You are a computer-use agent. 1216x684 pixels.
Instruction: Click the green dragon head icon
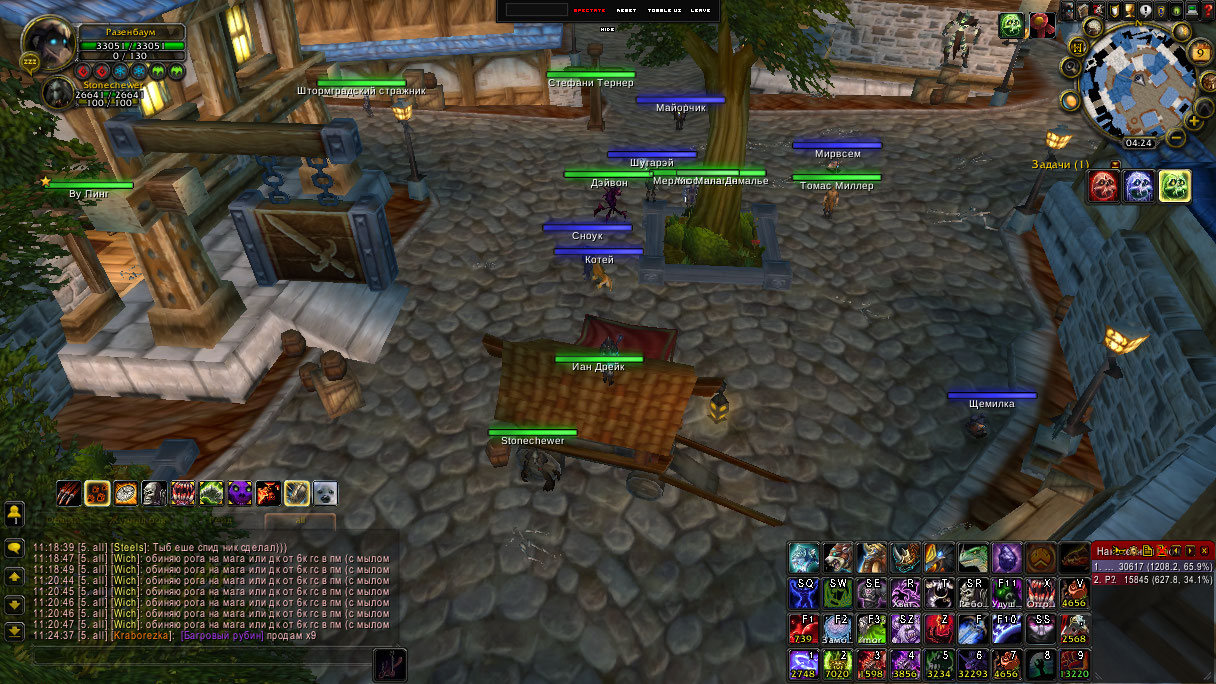(x=973, y=558)
